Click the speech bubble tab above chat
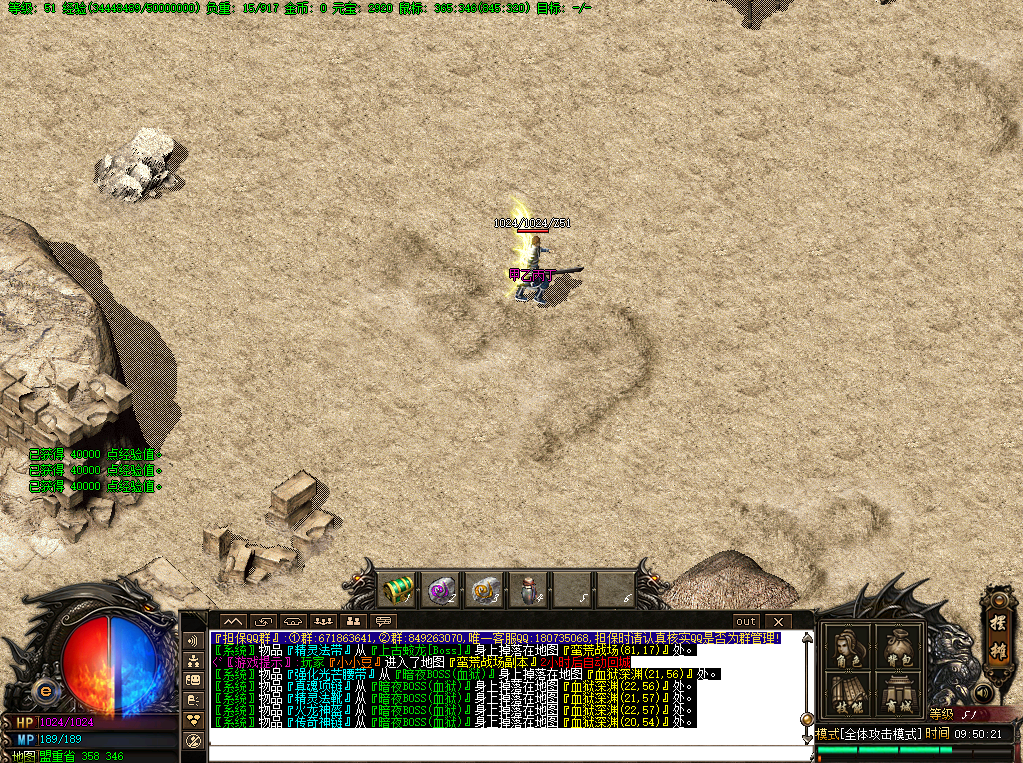This screenshot has width=1023, height=763. click(x=383, y=621)
